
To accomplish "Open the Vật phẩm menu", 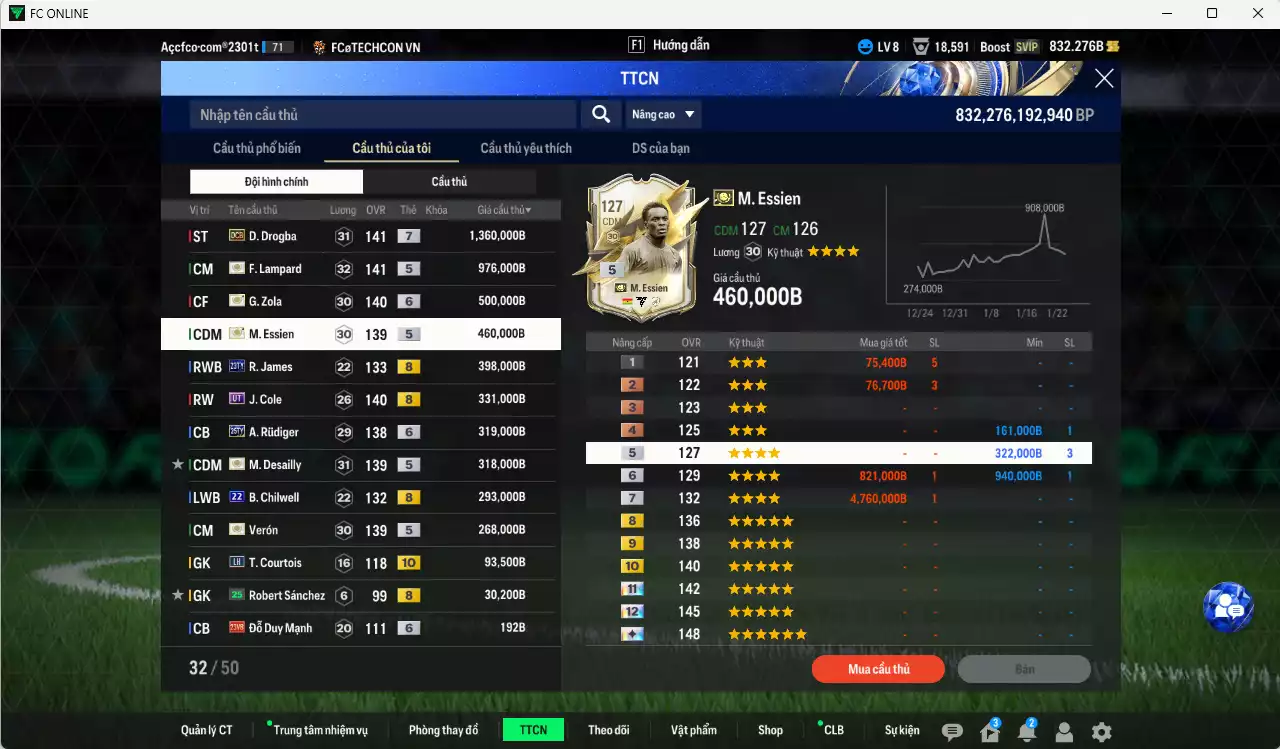I will [694, 729].
